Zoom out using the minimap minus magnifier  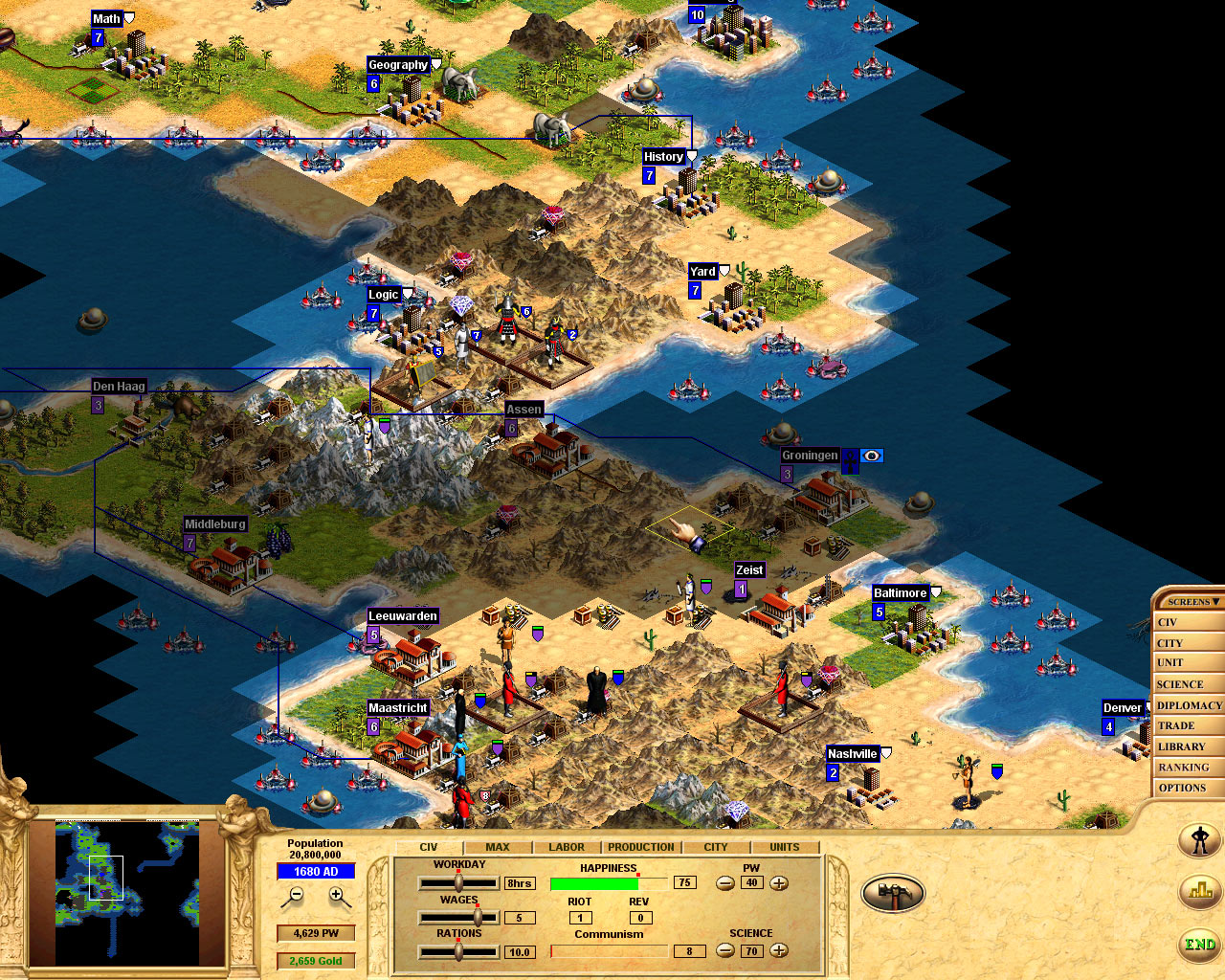tap(299, 897)
